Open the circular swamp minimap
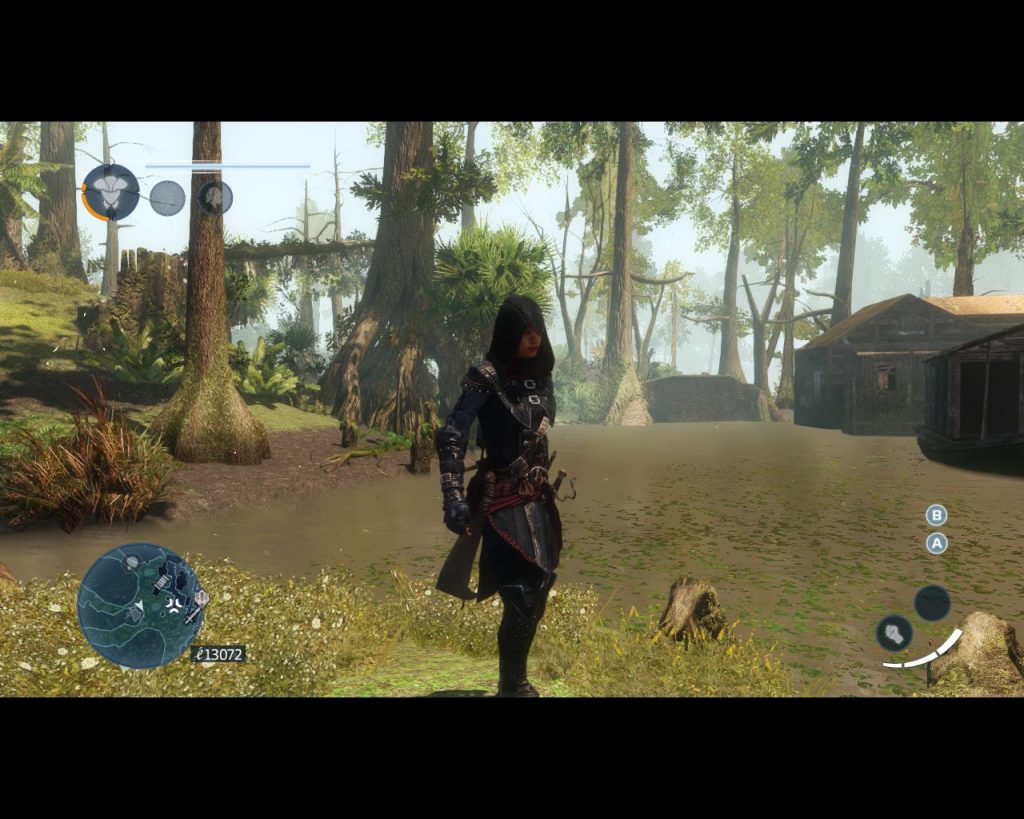The height and width of the screenshot is (819, 1024). 140,605
